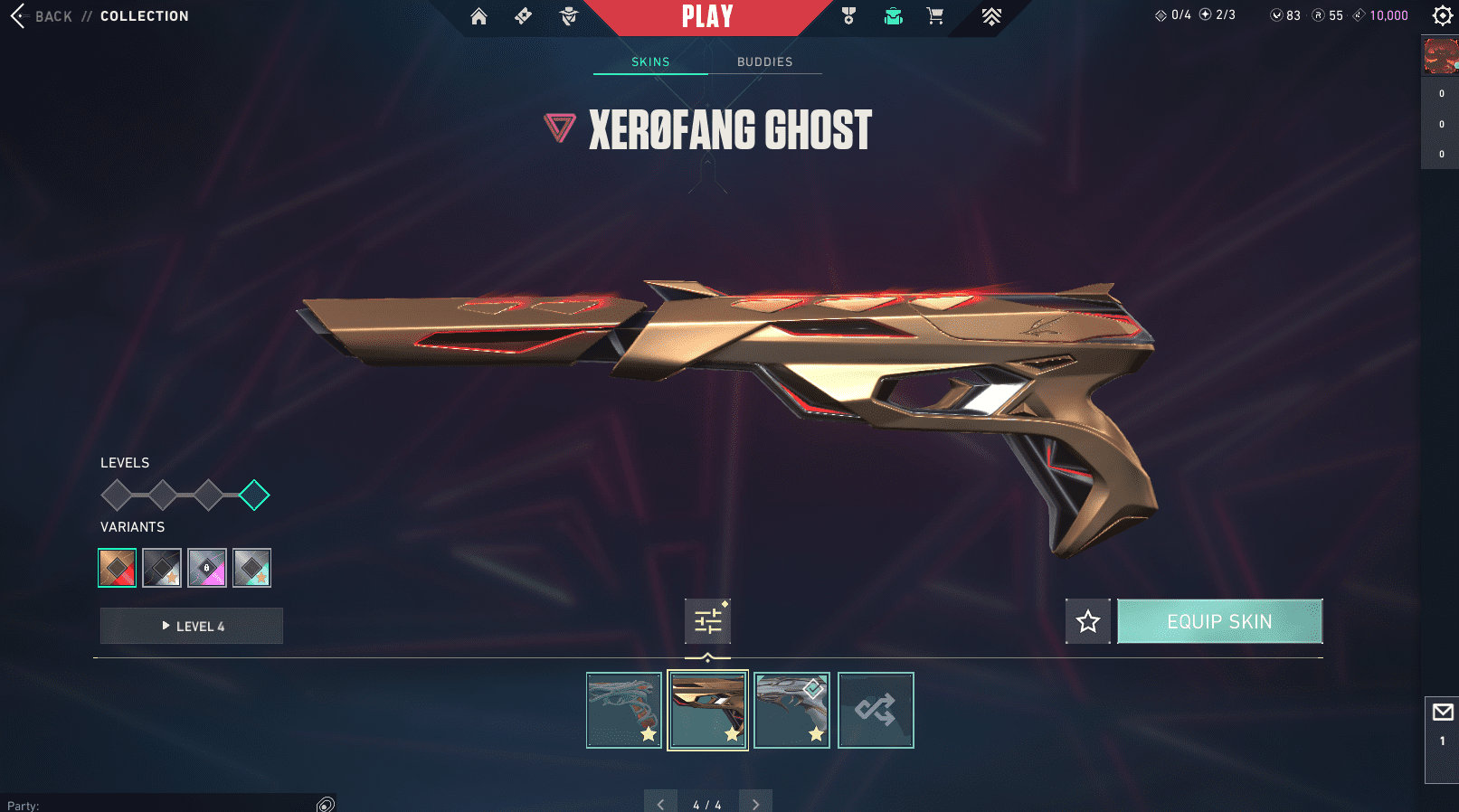Open the mail envelope inbox
Viewport: 1459px width, 812px height.
click(1443, 713)
